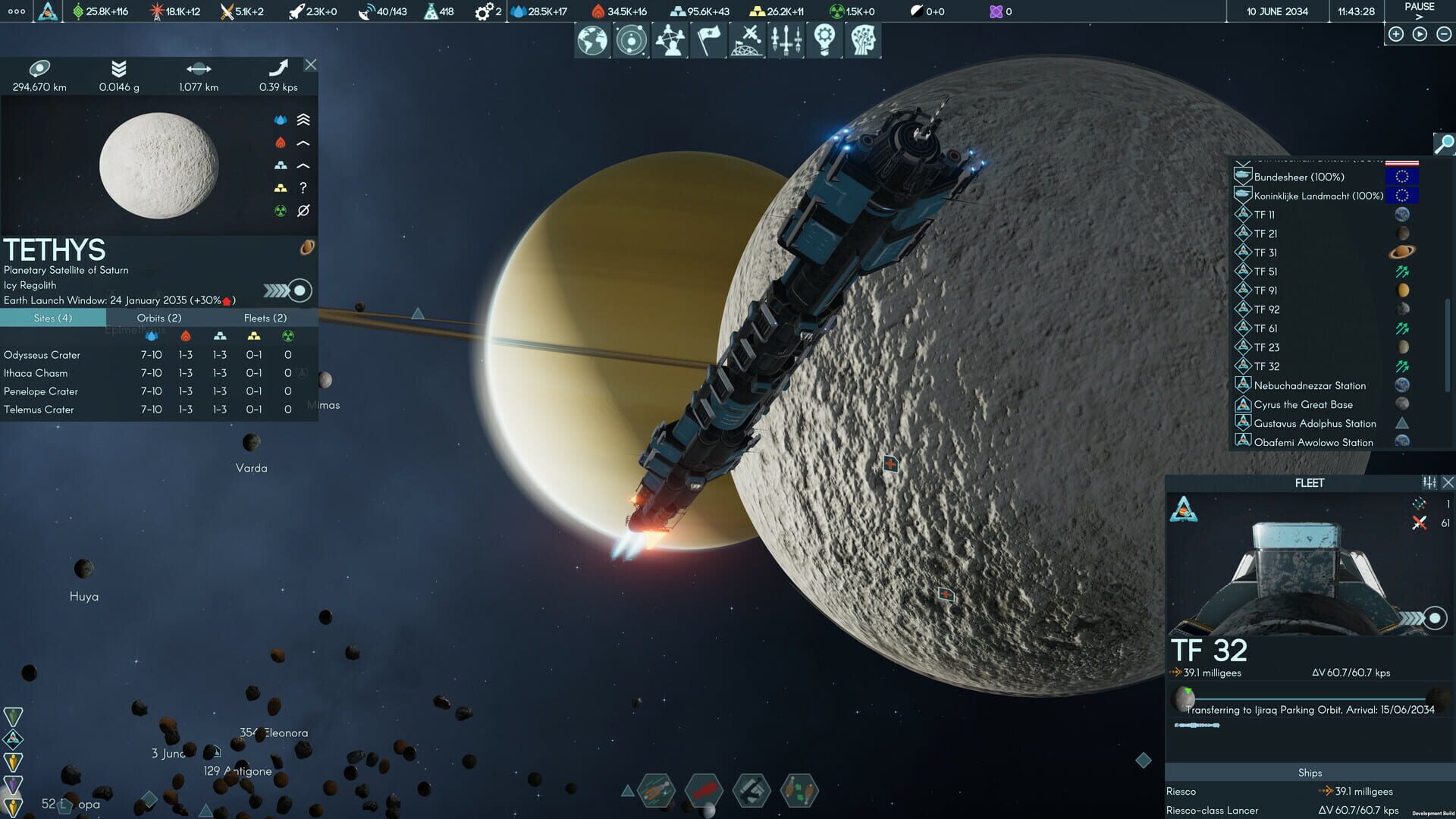Toggle the Tethys orbit tracking switch
The height and width of the screenshot is (819, 1456).
point(300,290)
